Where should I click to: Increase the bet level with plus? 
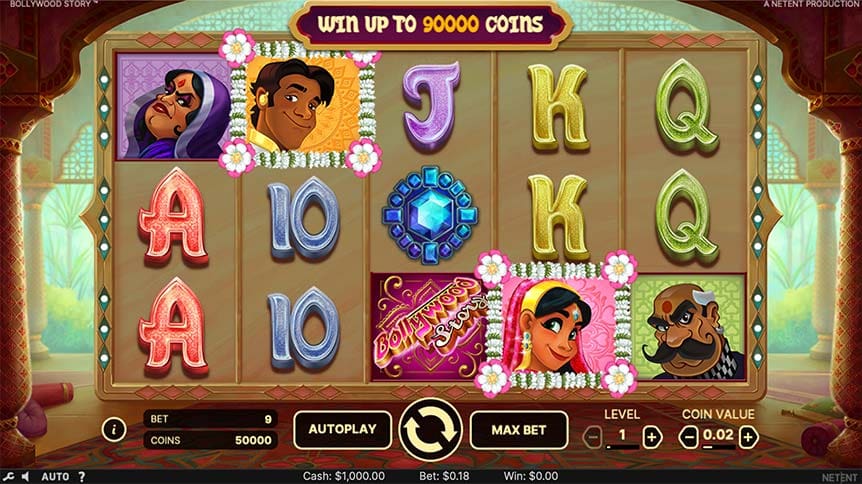pos(652,436)
